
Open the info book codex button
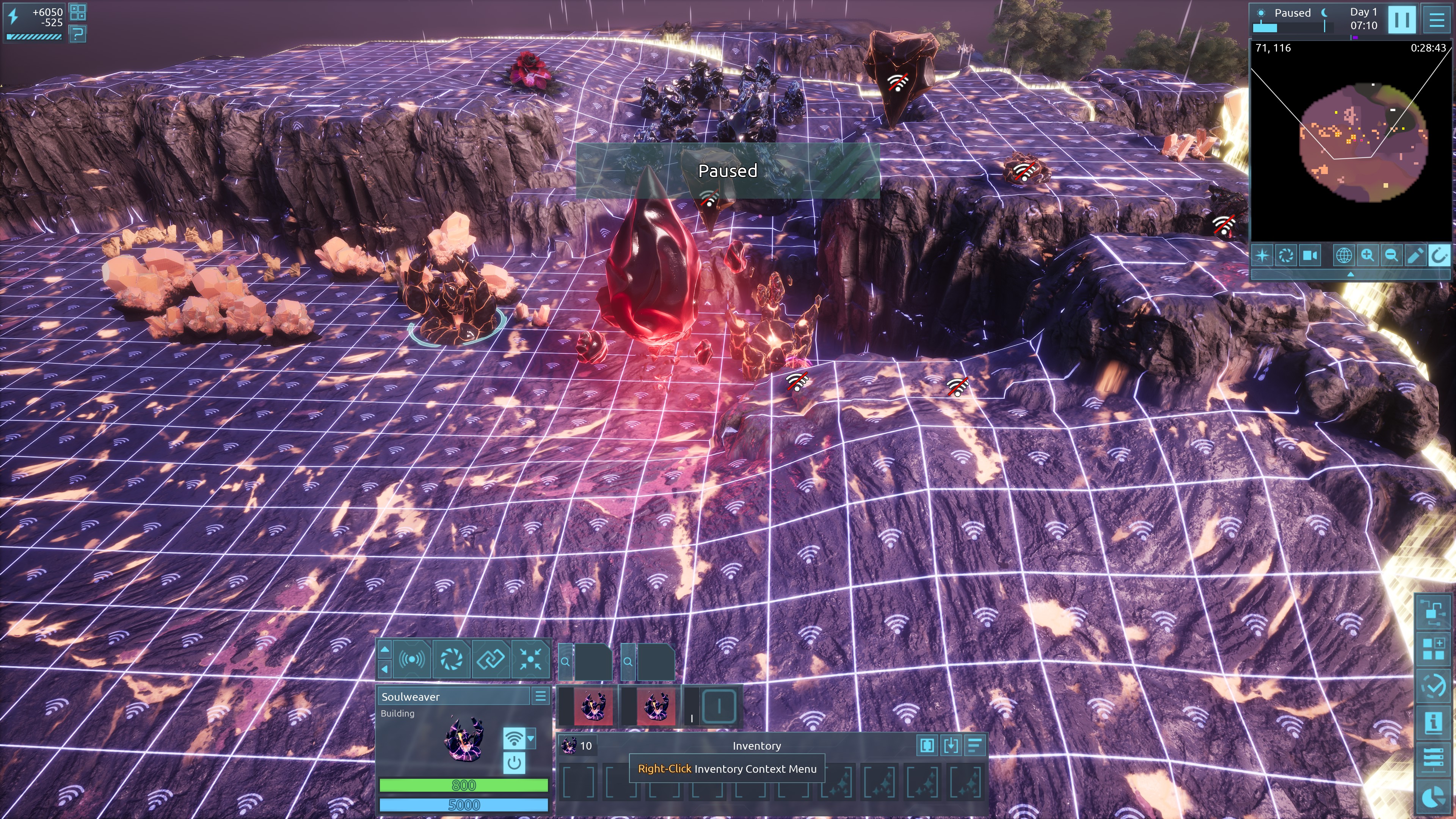(1433, 722)
